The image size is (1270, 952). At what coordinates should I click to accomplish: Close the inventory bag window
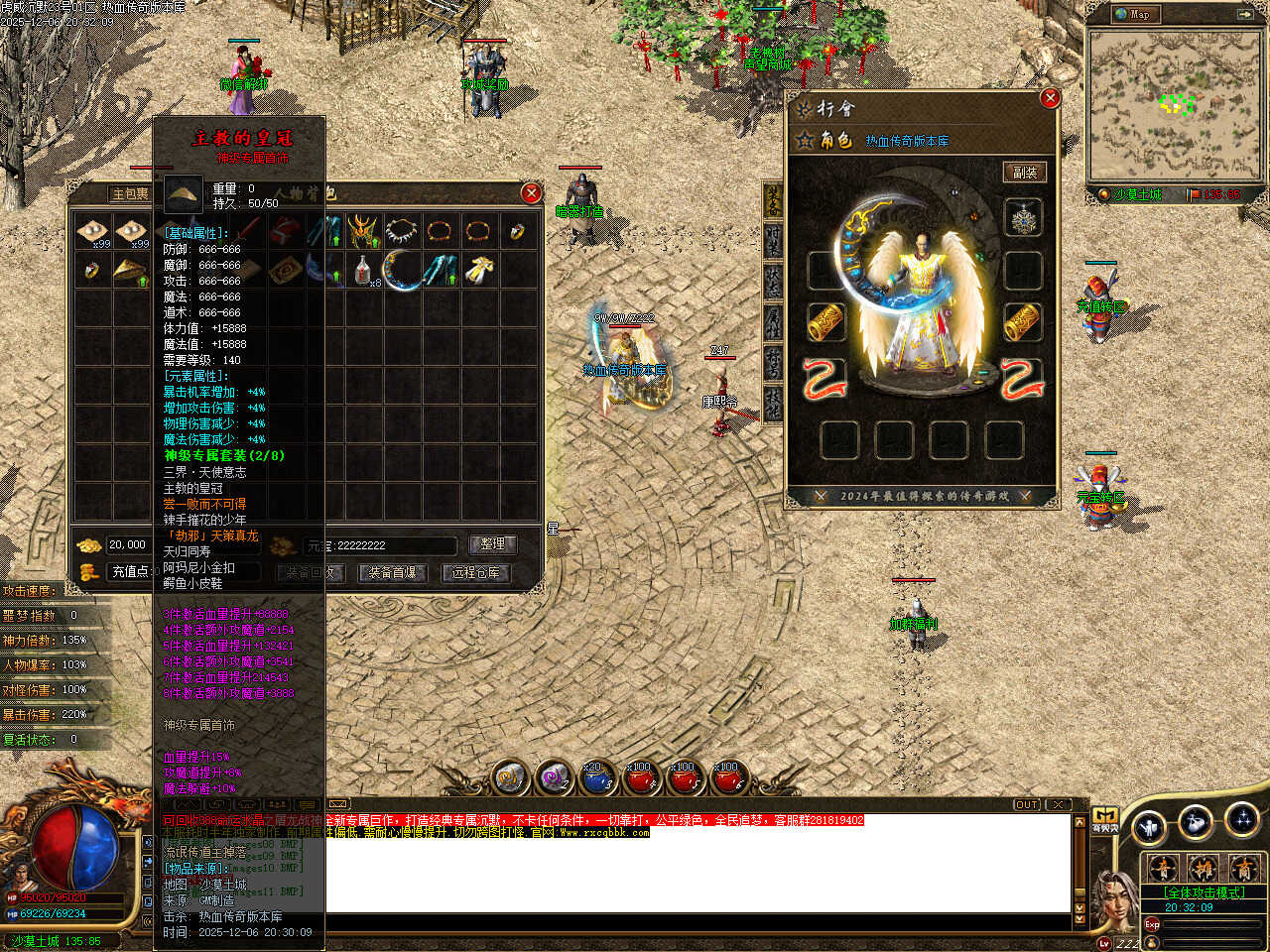531,192
